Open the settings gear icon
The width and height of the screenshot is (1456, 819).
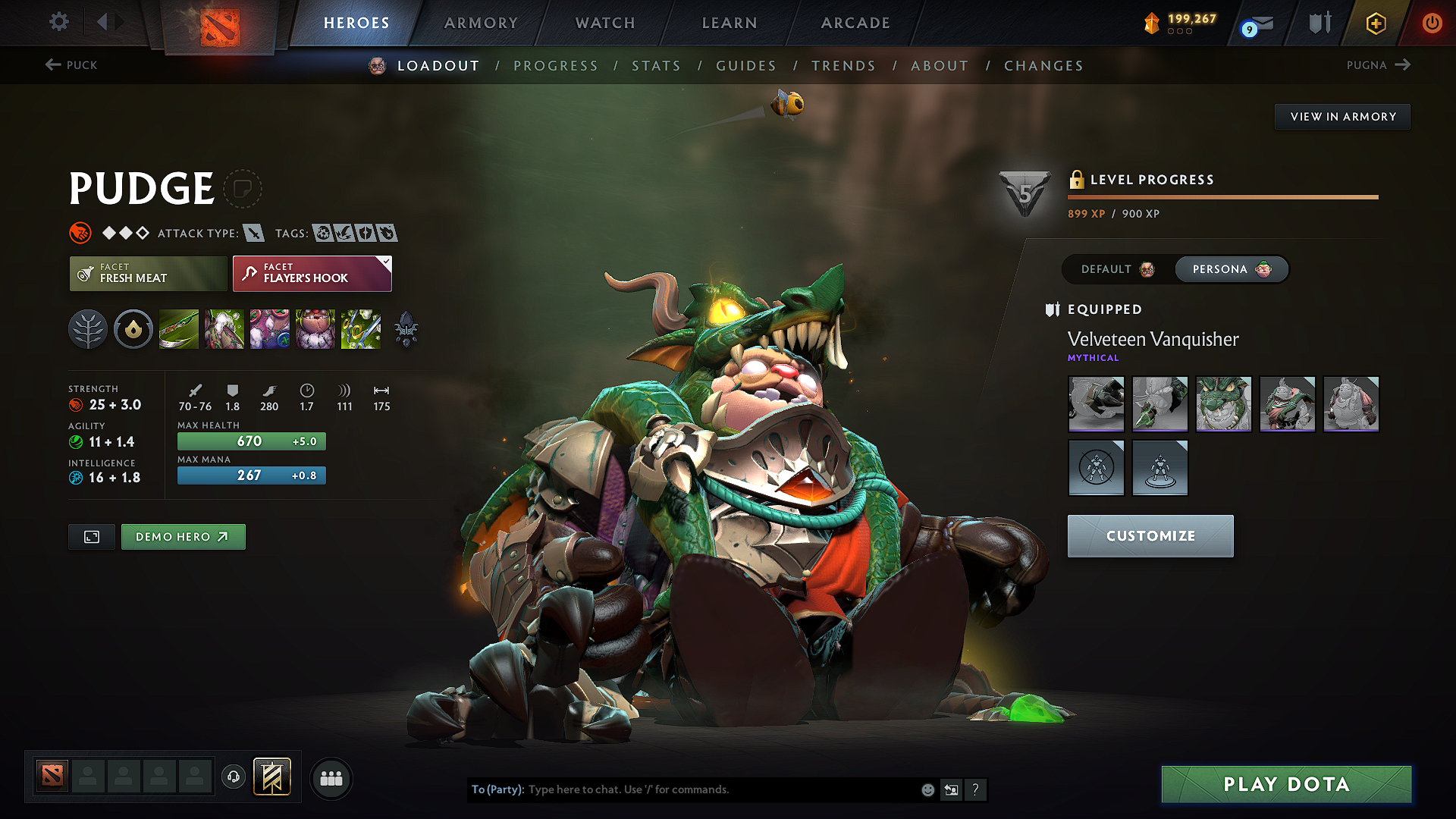58,22
